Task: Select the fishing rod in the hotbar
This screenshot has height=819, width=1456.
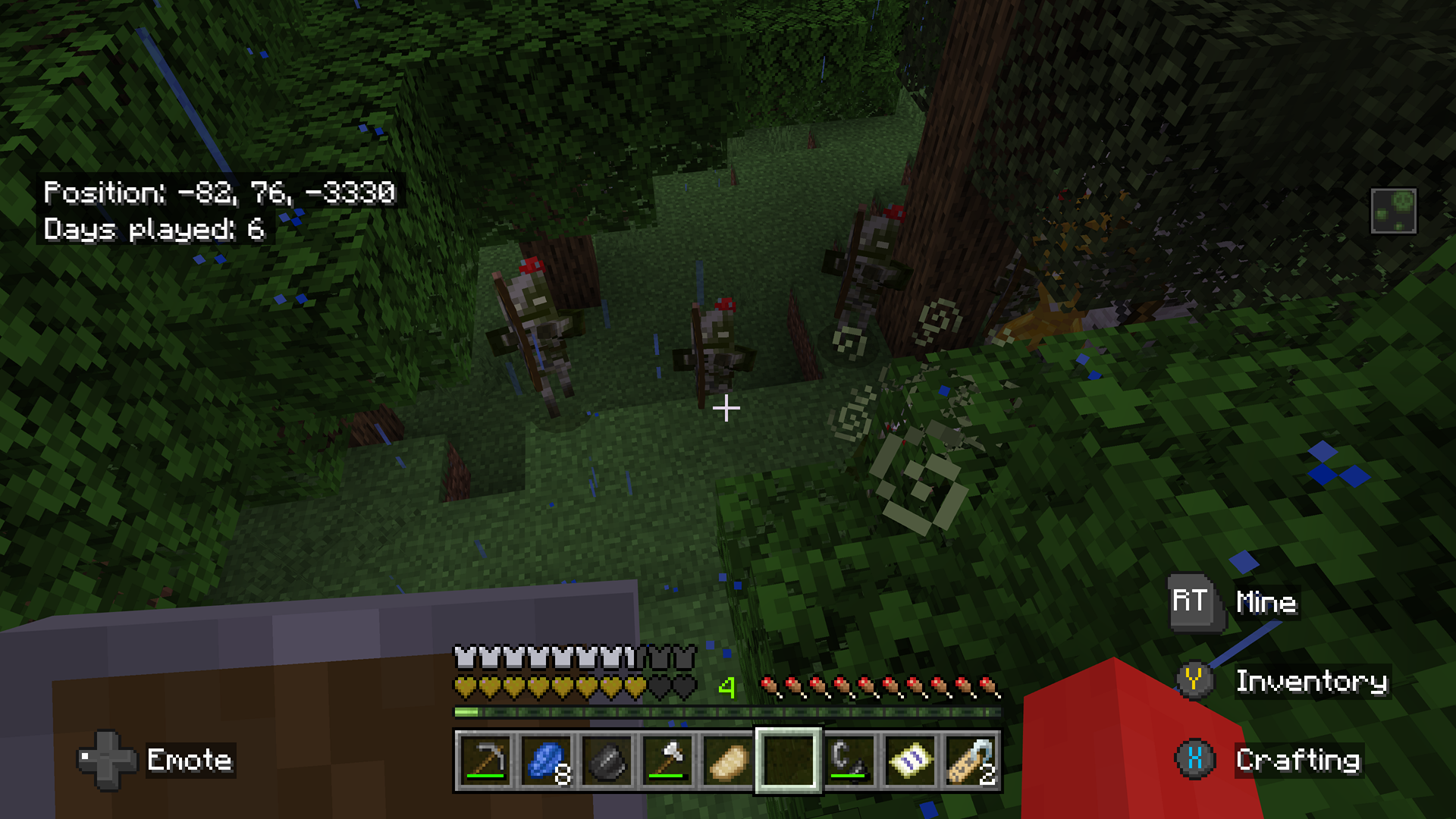Action: 848,762
